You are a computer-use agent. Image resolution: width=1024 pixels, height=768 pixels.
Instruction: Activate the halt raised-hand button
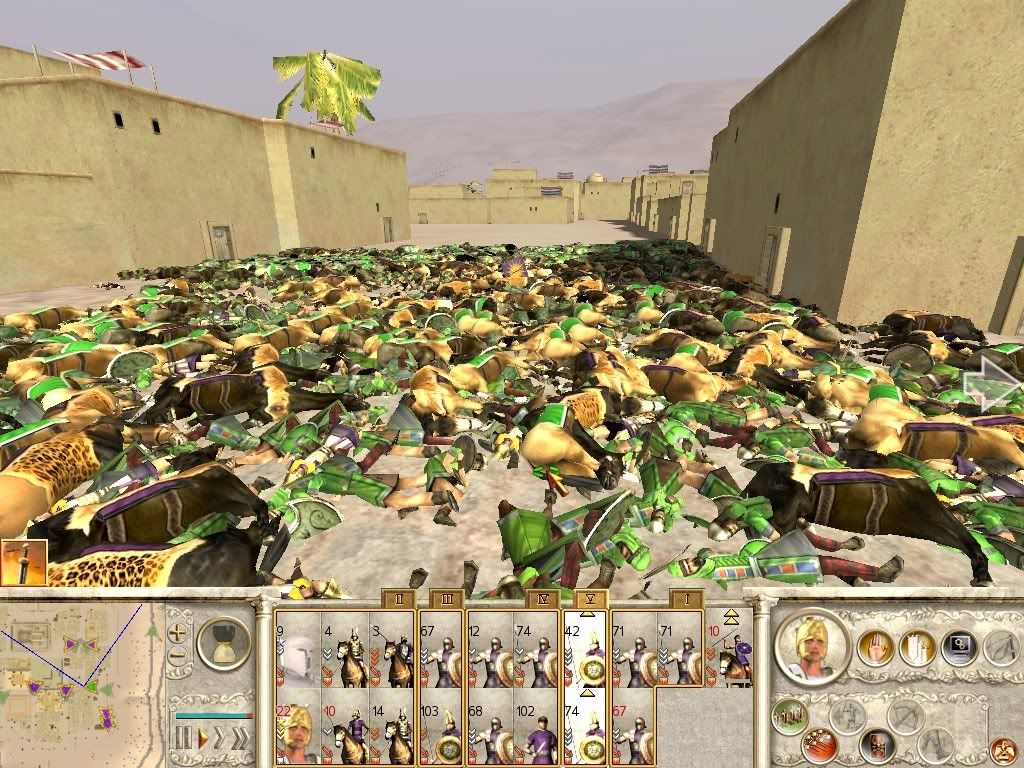point(874,648)
